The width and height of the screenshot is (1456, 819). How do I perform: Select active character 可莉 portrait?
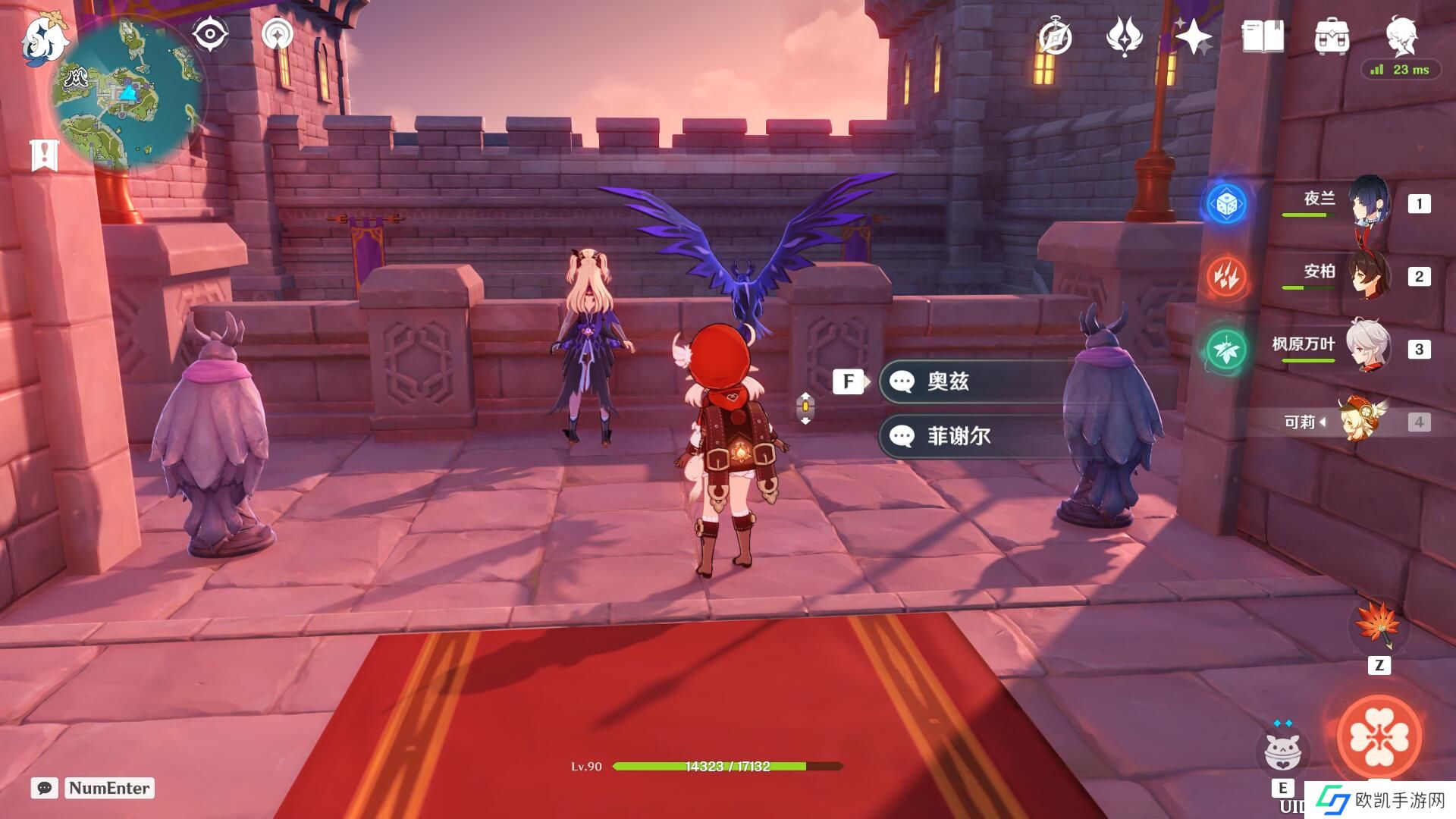pyautogui.click(x=1361, y=421)
